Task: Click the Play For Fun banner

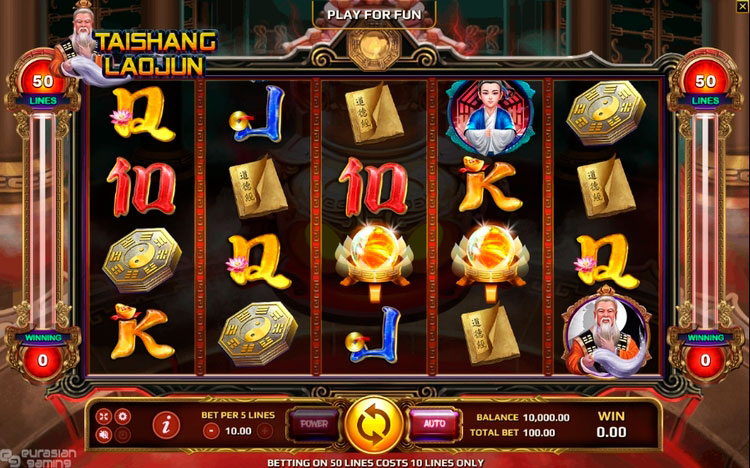Action: click(374, 14)
